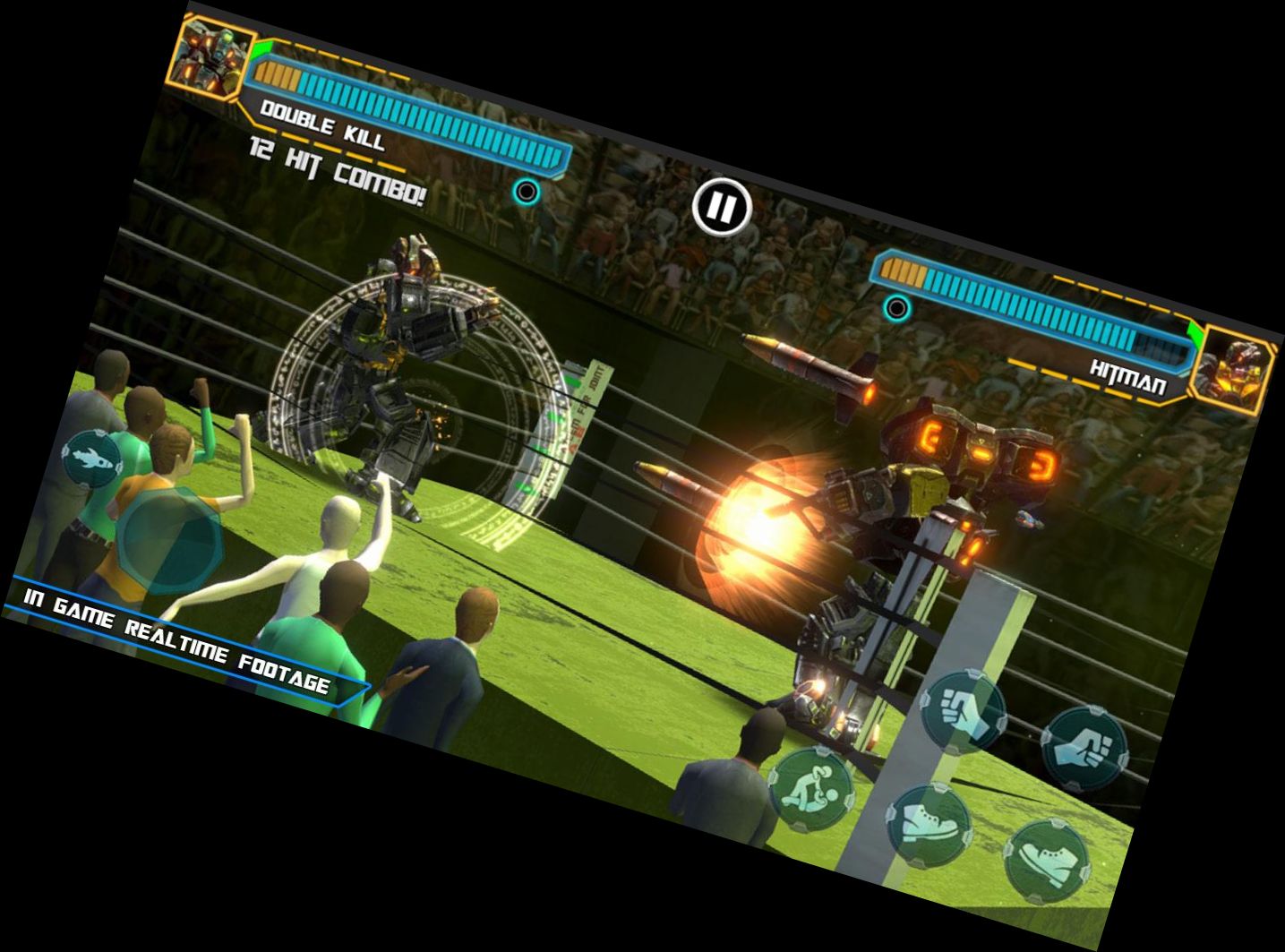Tap the octagonal virtual joystick pad
1285x952 pixels.
[x=170, y=539]
